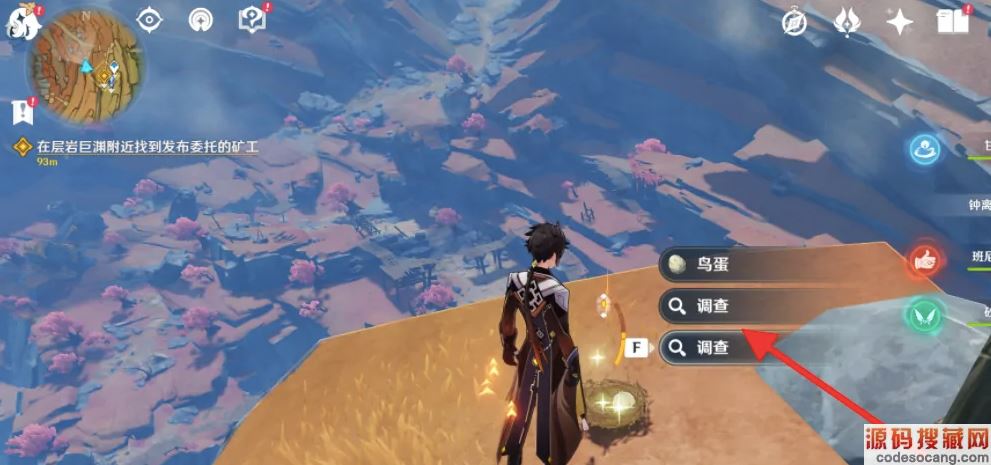Image resolution: width=991 pixels, height=465 pixels.
Task: Click the quest banner icon below Paimon
Action: click(19, 111)
